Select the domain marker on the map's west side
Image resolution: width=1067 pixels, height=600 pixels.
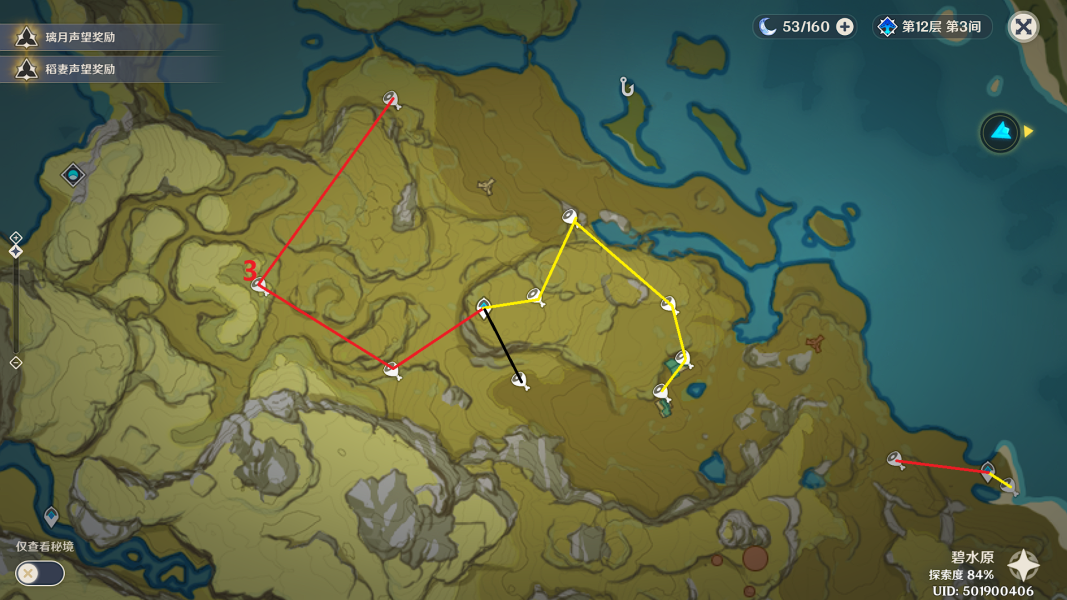point(73,176)
